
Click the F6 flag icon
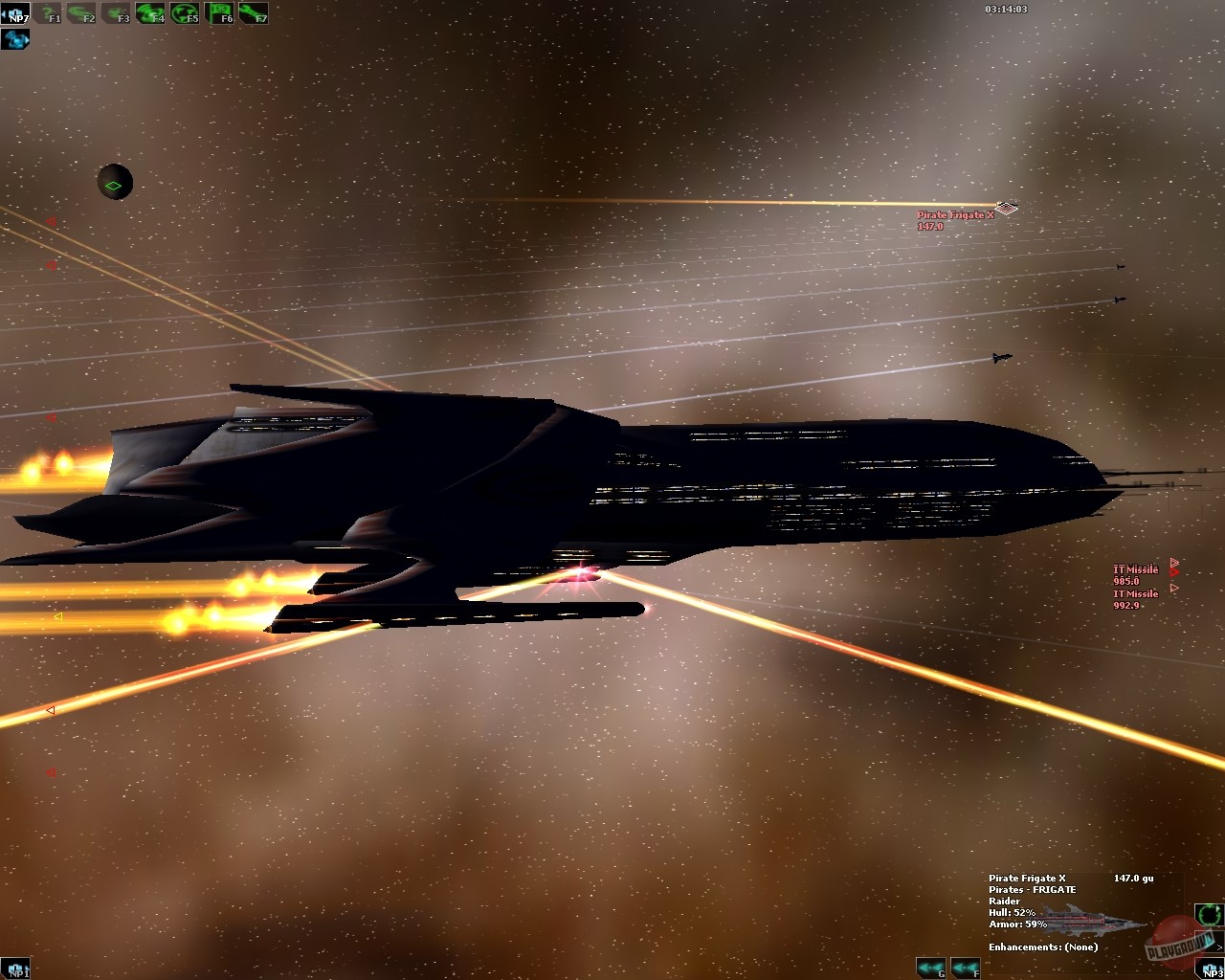pos(218,13)
